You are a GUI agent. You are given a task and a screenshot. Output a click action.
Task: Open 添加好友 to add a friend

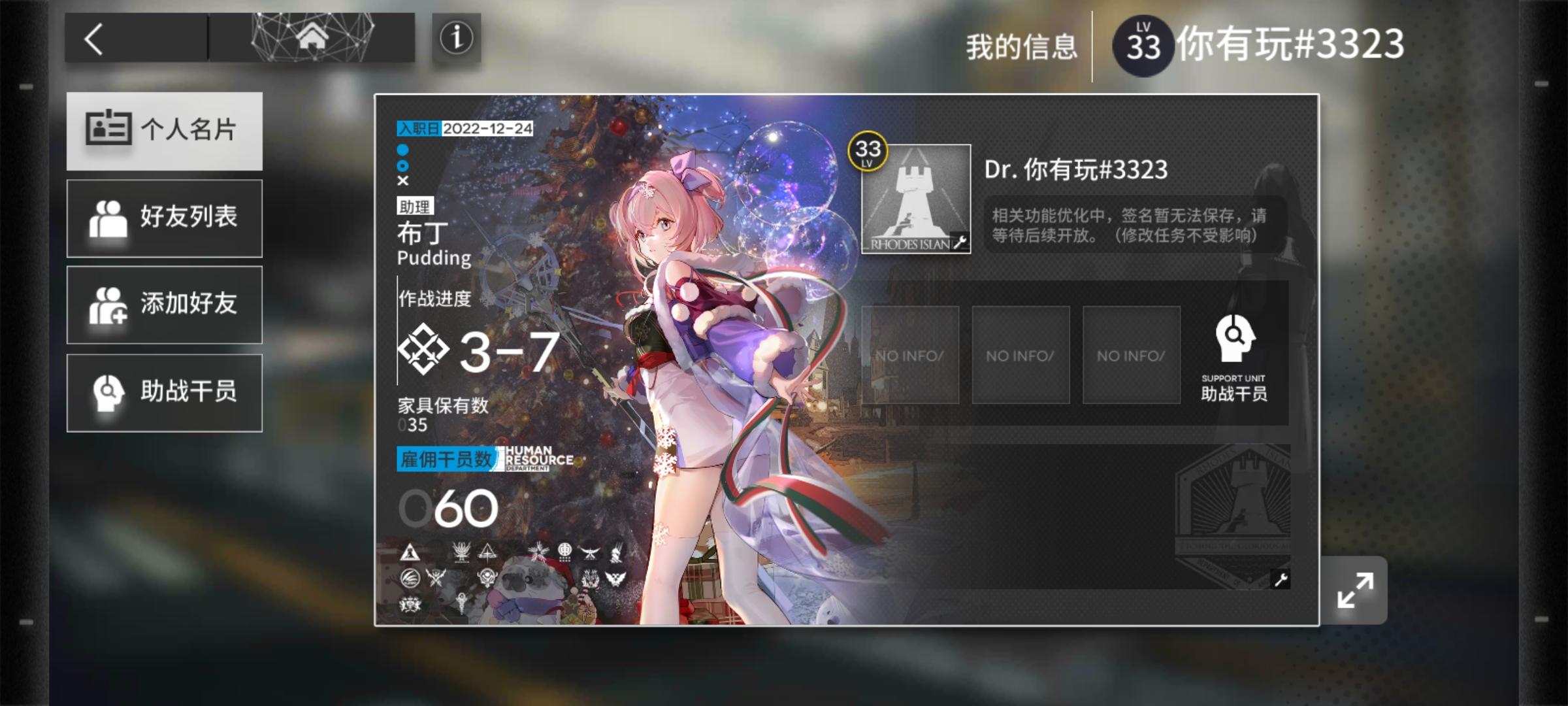[165, 305]
